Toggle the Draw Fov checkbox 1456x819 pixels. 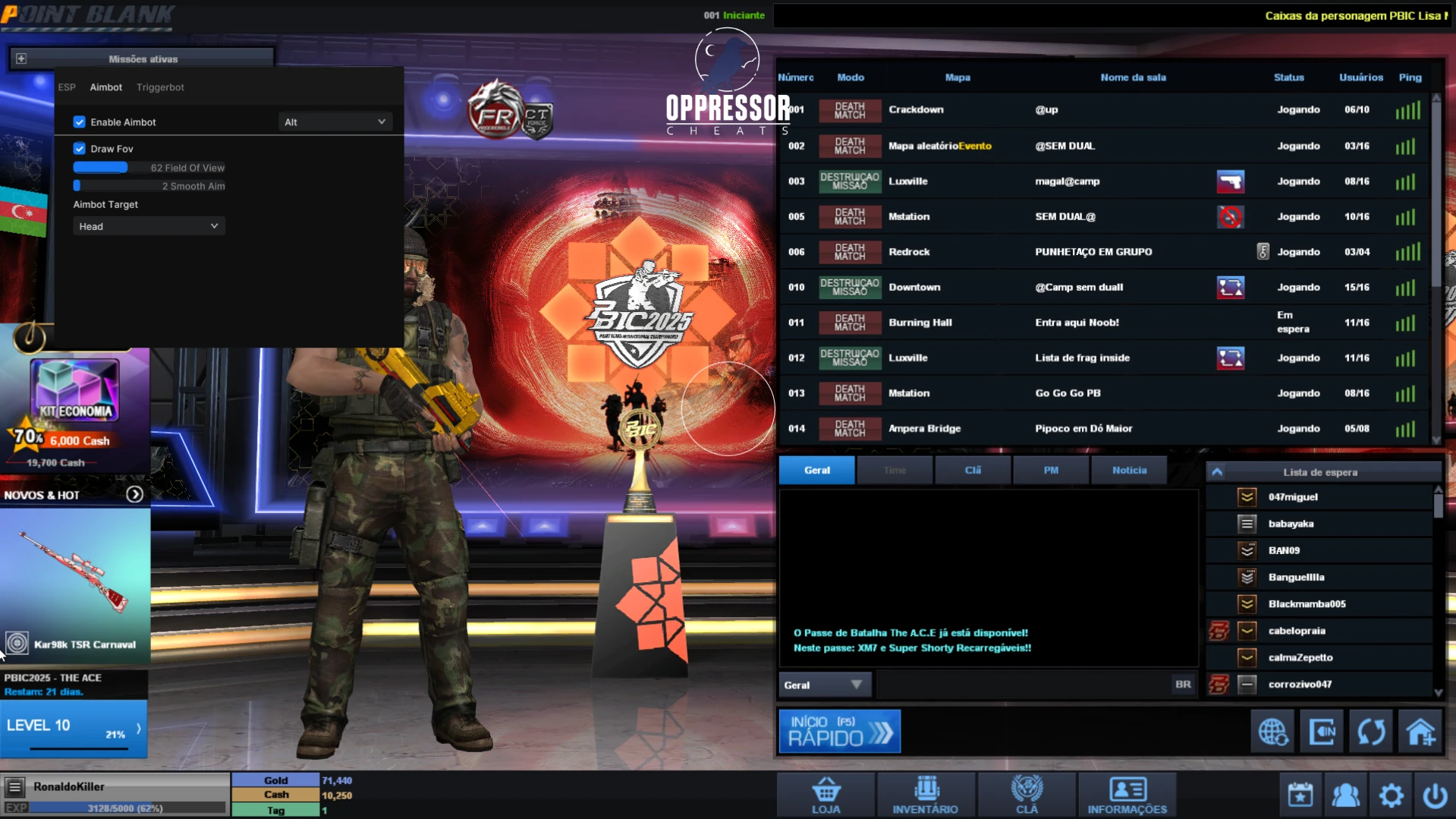coord(80,148)
